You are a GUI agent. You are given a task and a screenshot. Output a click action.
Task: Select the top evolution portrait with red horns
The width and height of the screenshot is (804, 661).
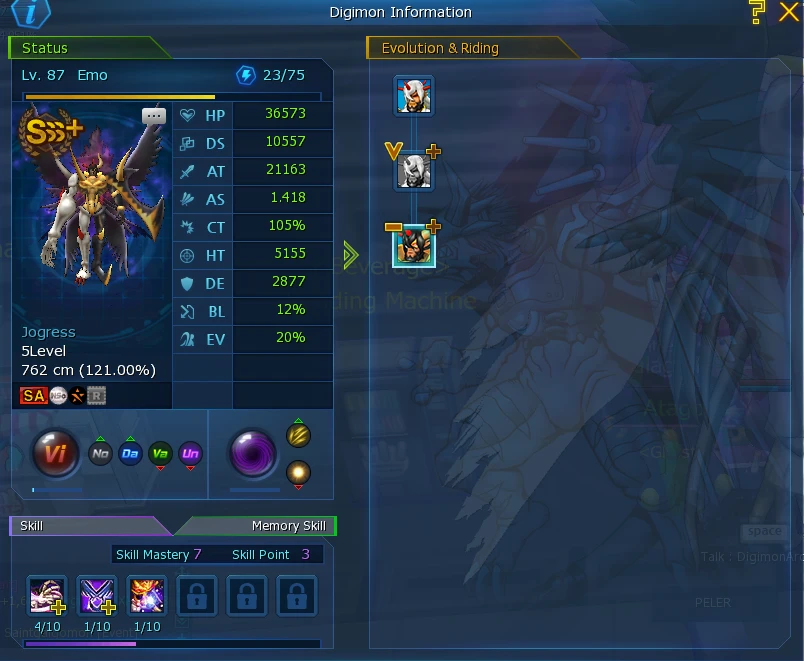(x=413, y=95)
